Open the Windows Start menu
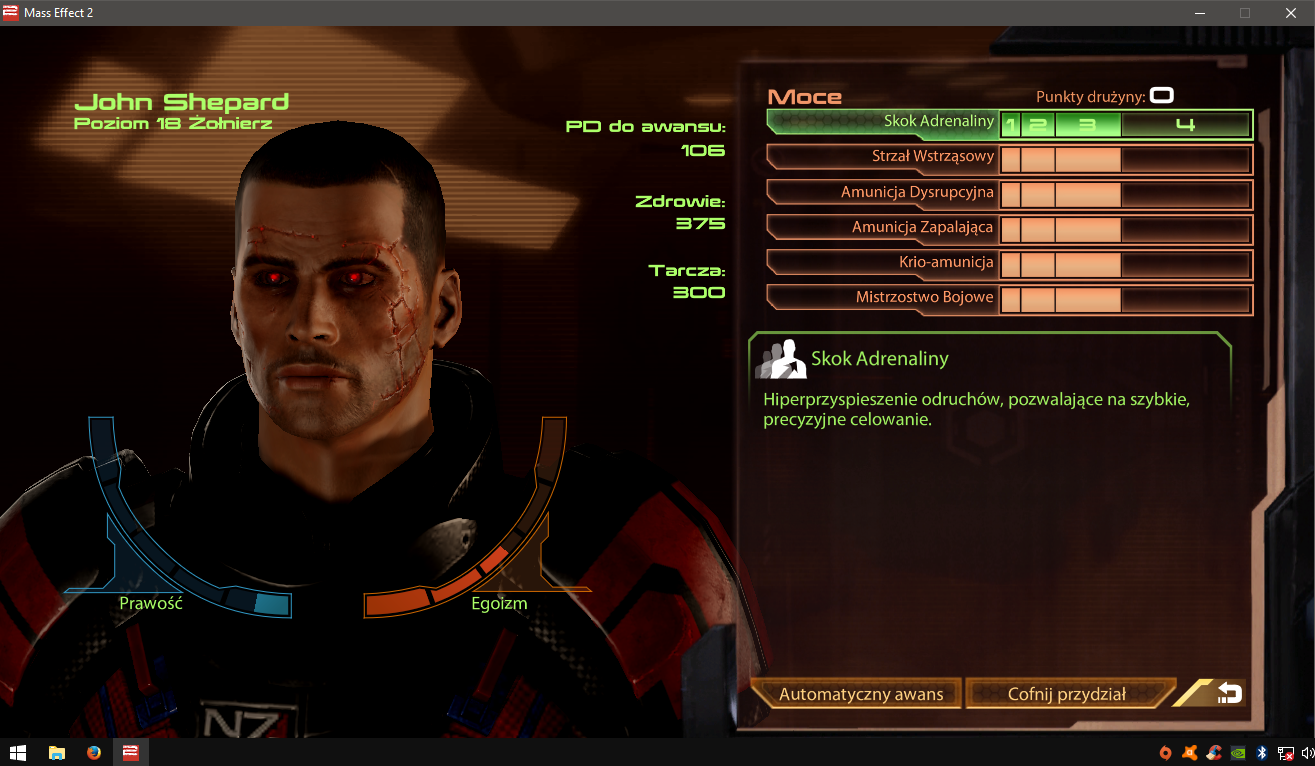The height and width of the screenshot is (766, 1315). [x=19, y=753]
